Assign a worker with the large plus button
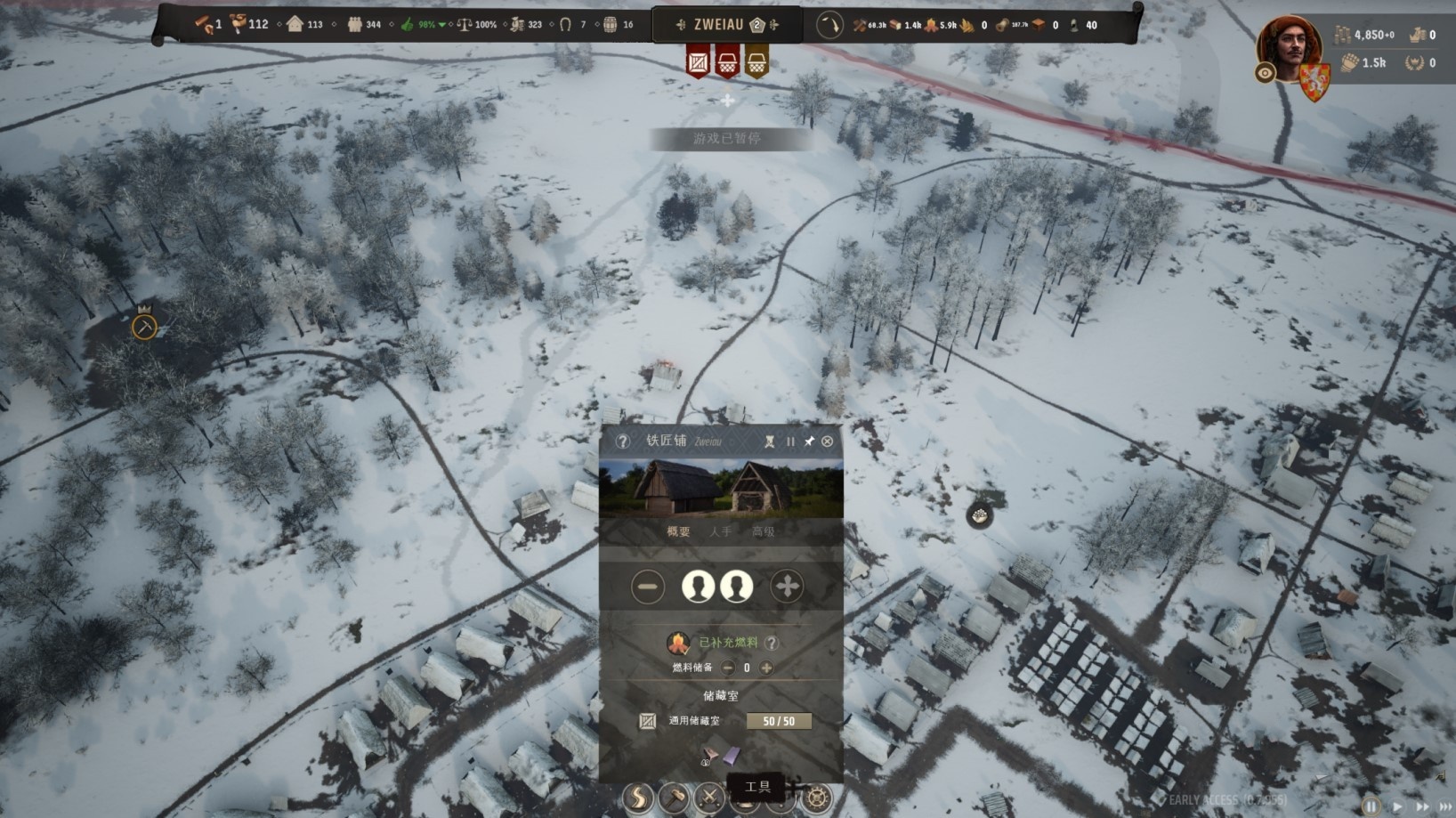Image resolution: width=1456 pixels, height=818 pixels. coord(787,587)
